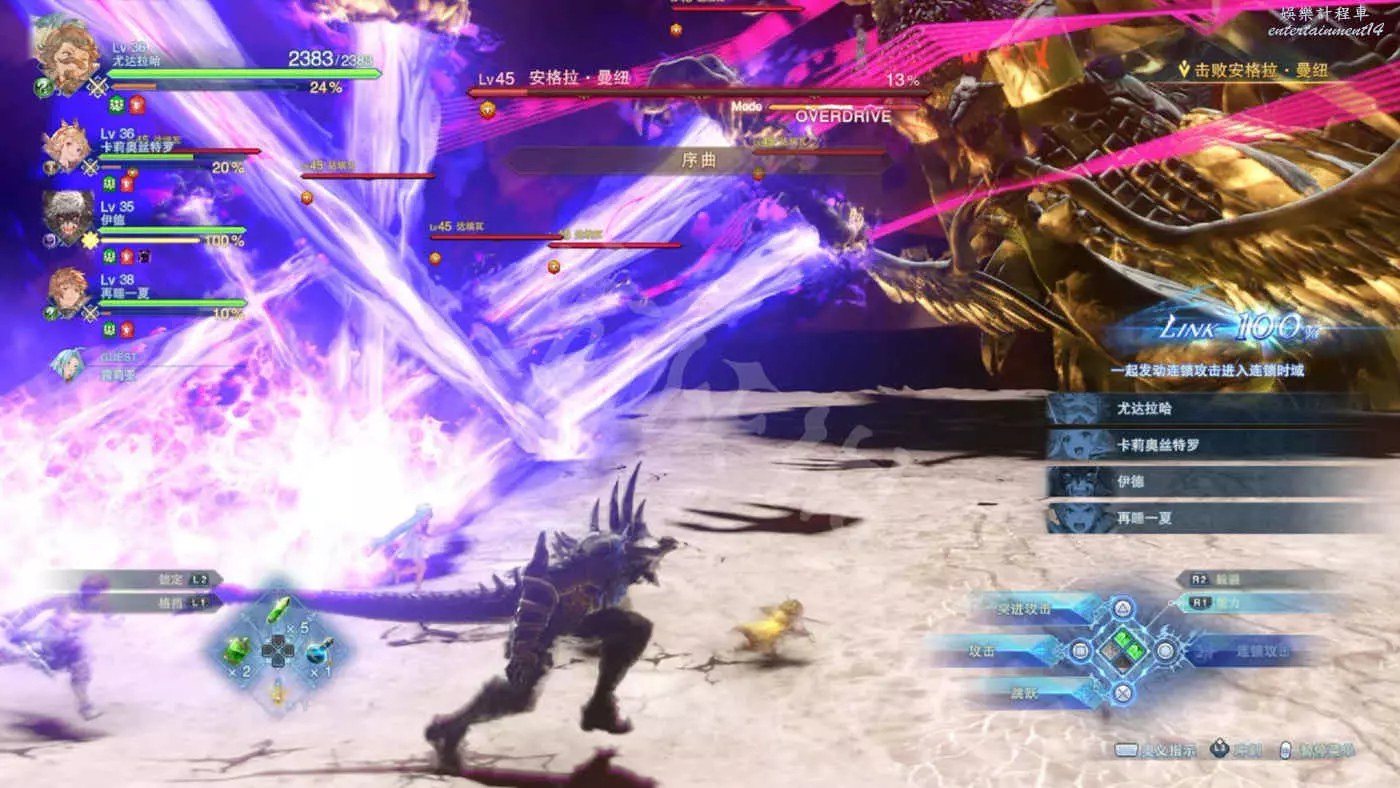1400x788 pixels.
Task: Select the blue potion flask item
Action: 322,651
